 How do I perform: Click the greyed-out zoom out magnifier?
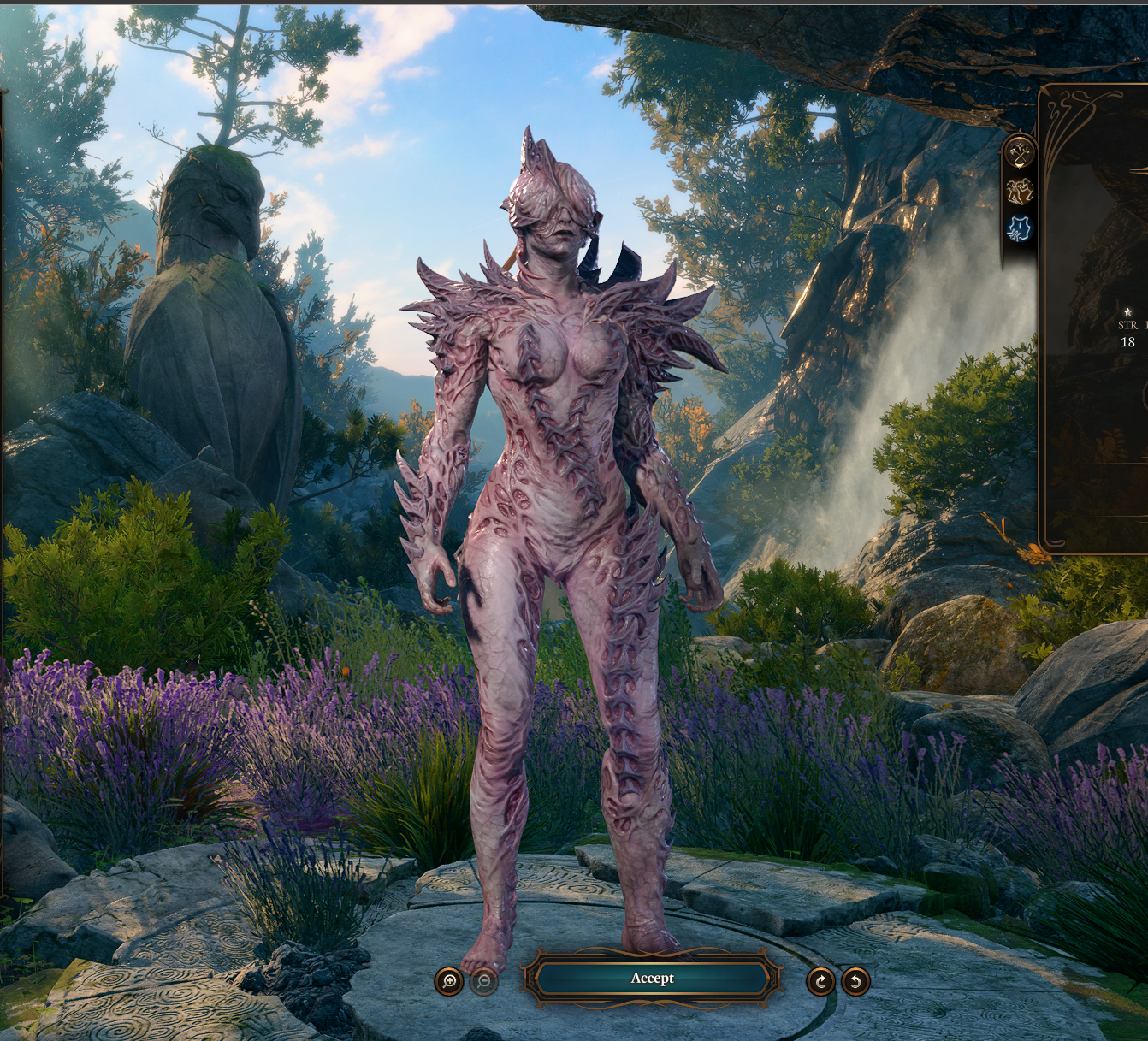click(484, 981)
